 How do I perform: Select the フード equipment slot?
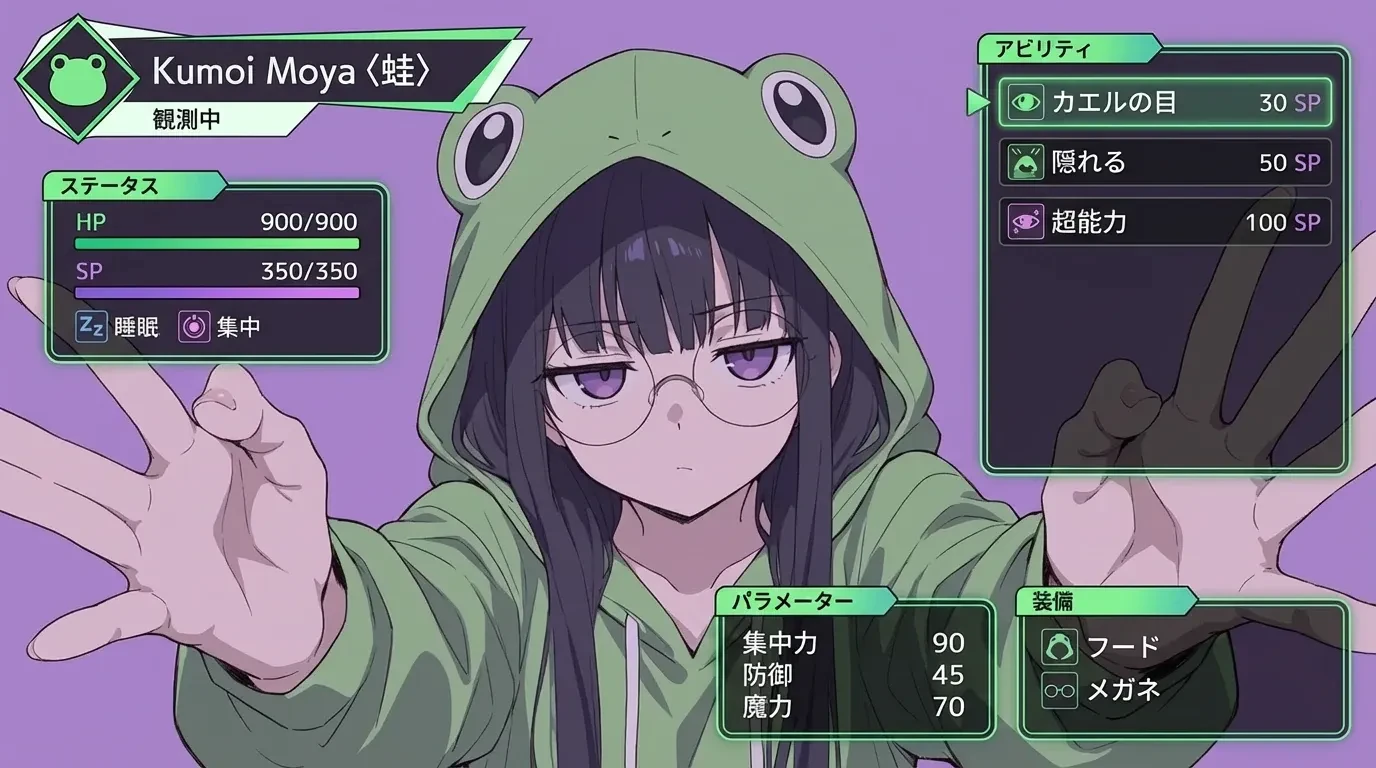pyautogui.click(x=1100, y=646)
